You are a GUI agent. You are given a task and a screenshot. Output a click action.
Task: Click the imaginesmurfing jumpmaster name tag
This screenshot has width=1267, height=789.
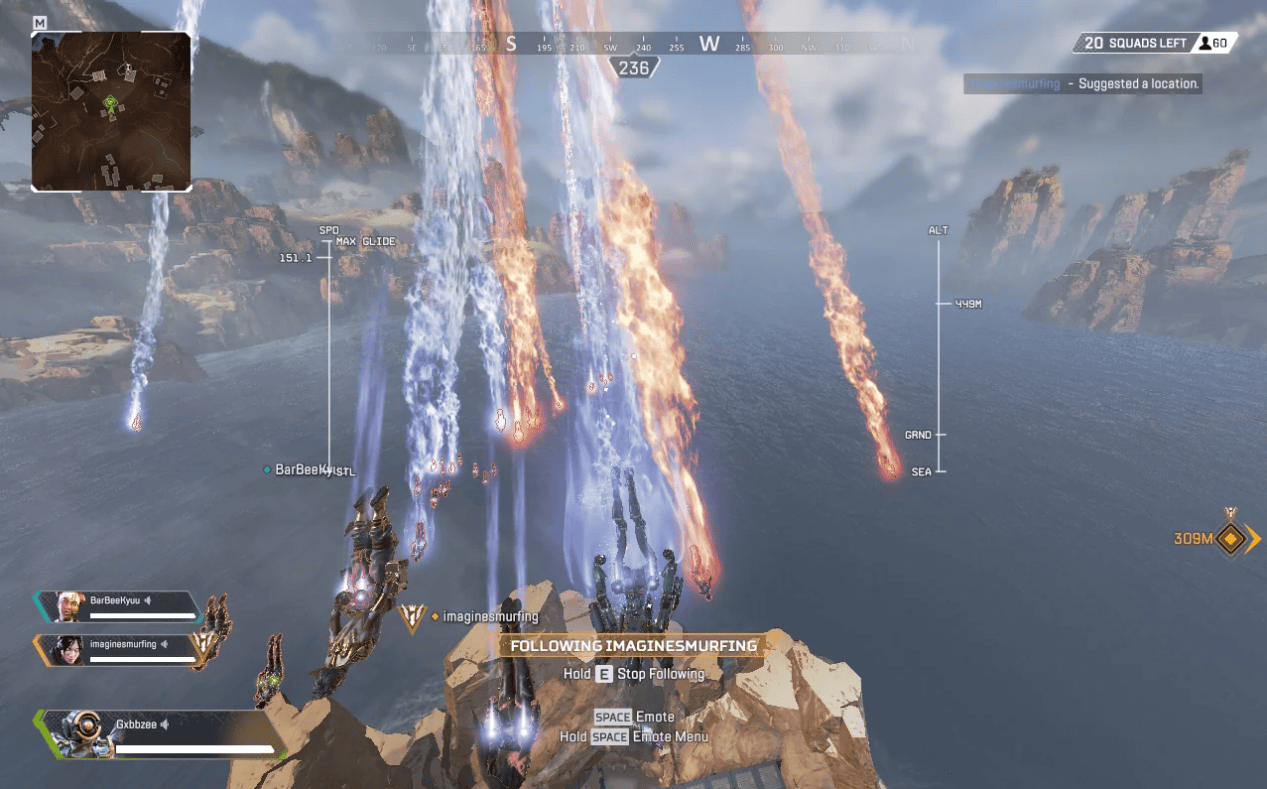click(x=489, y=617)
